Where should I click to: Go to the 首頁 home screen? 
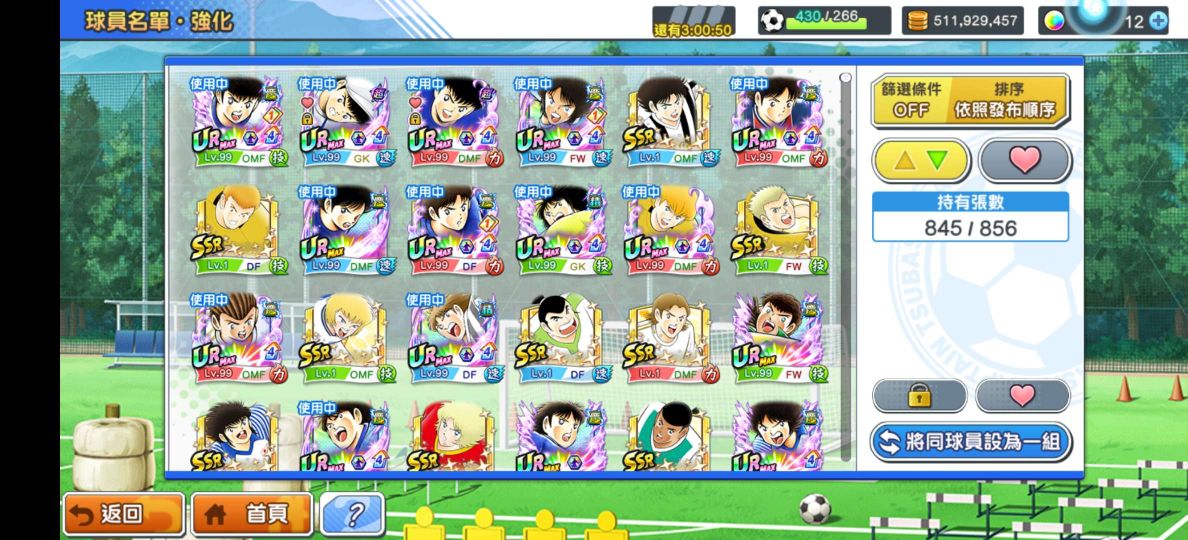coord(251,514)
